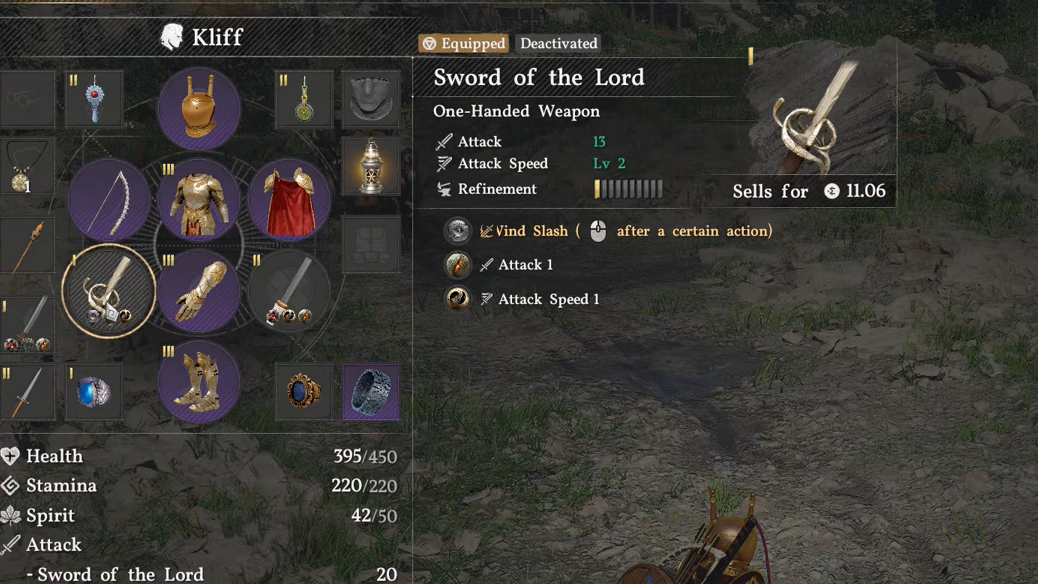Choose the blue-gem silver ring slot
Viewport: 1038px width, 584px height.
click(x=95, y=392)
